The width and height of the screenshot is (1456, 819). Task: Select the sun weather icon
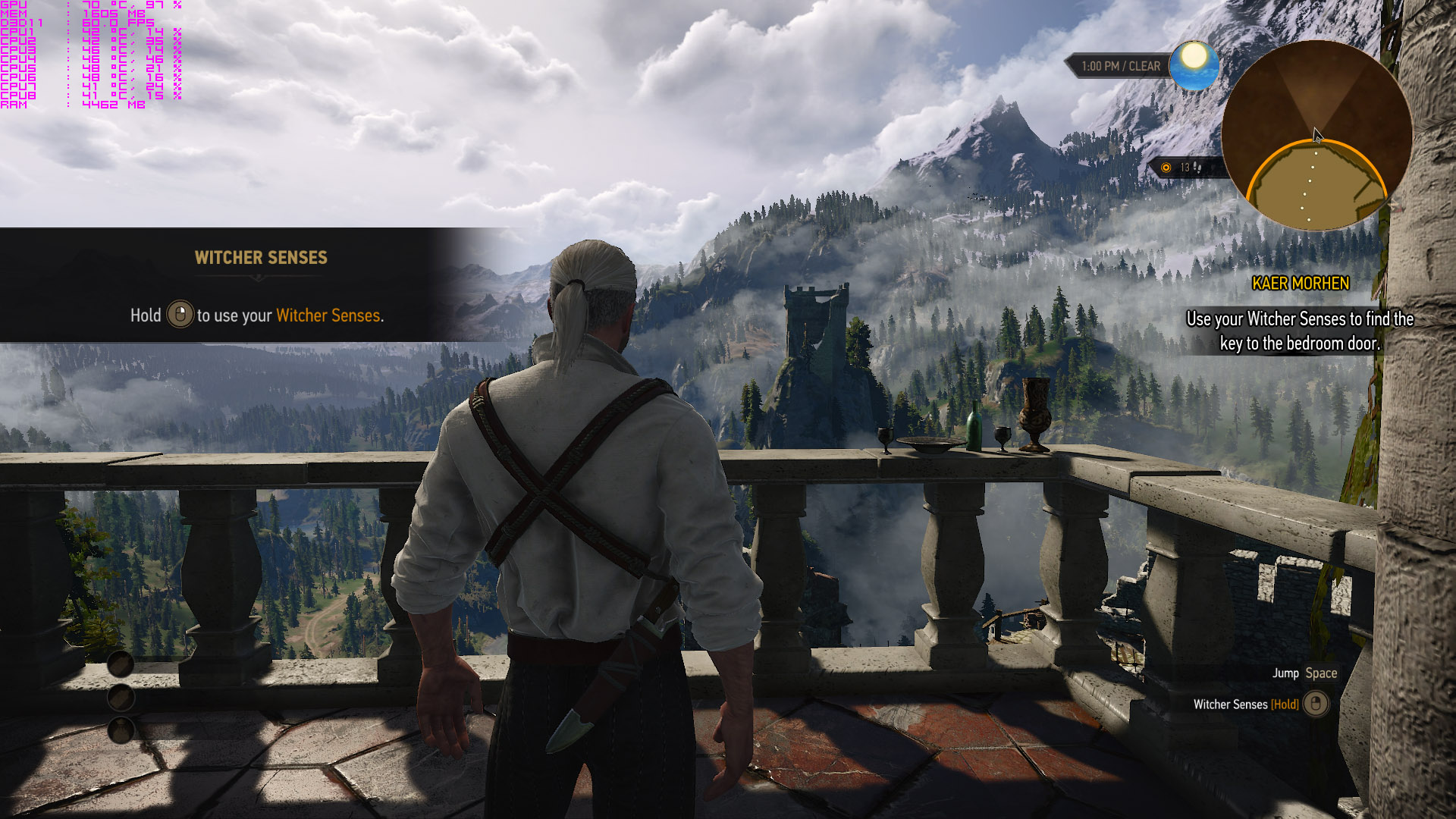(1194, 65)
